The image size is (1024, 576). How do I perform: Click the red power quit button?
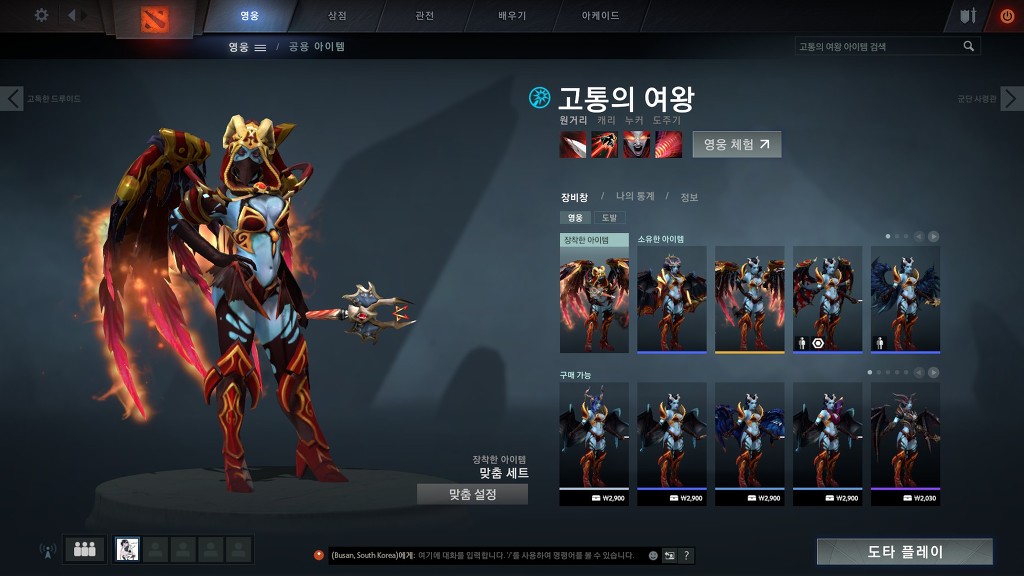point(1006,16)
